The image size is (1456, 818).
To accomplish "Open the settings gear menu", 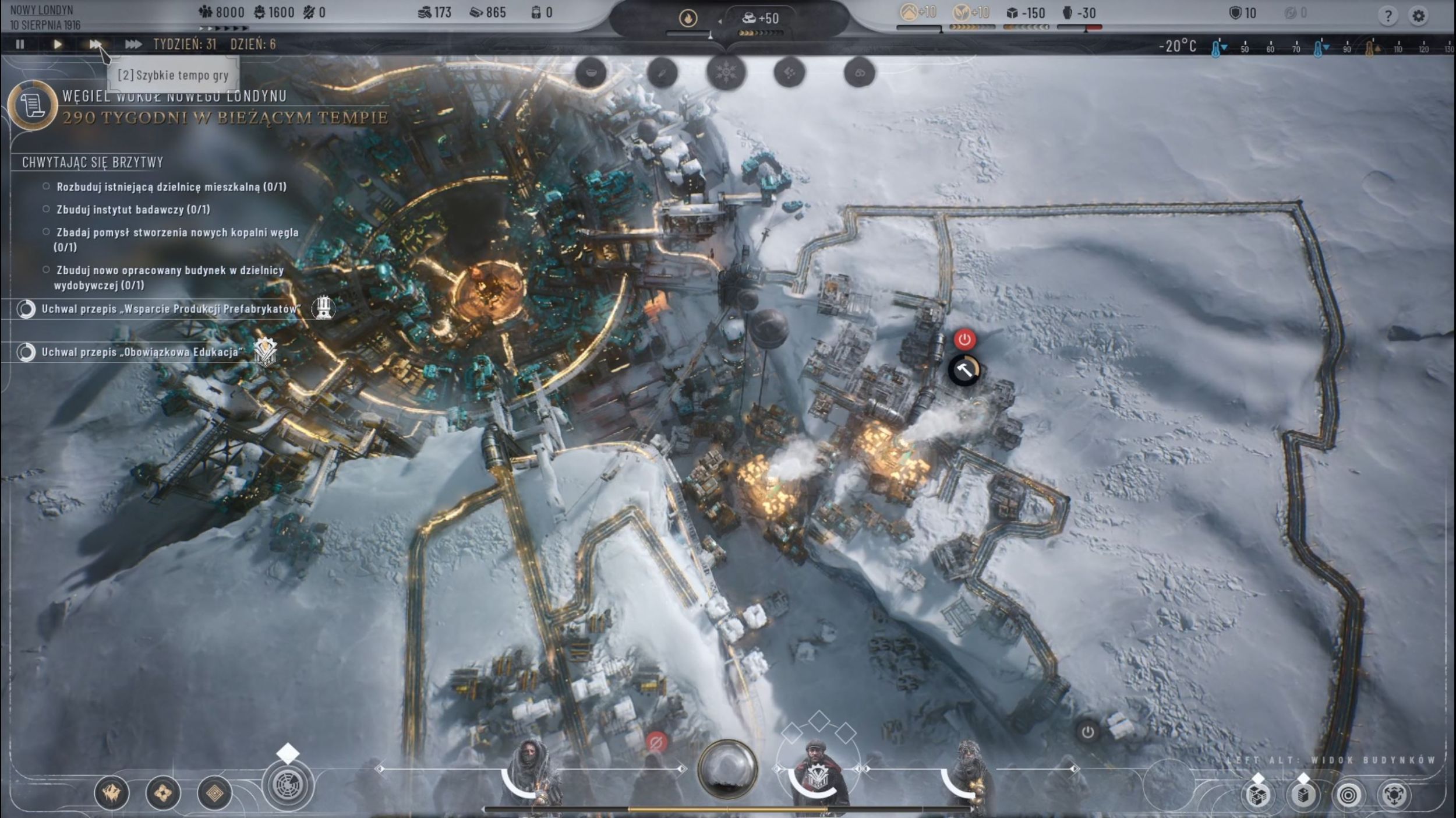I will 1419,16.
